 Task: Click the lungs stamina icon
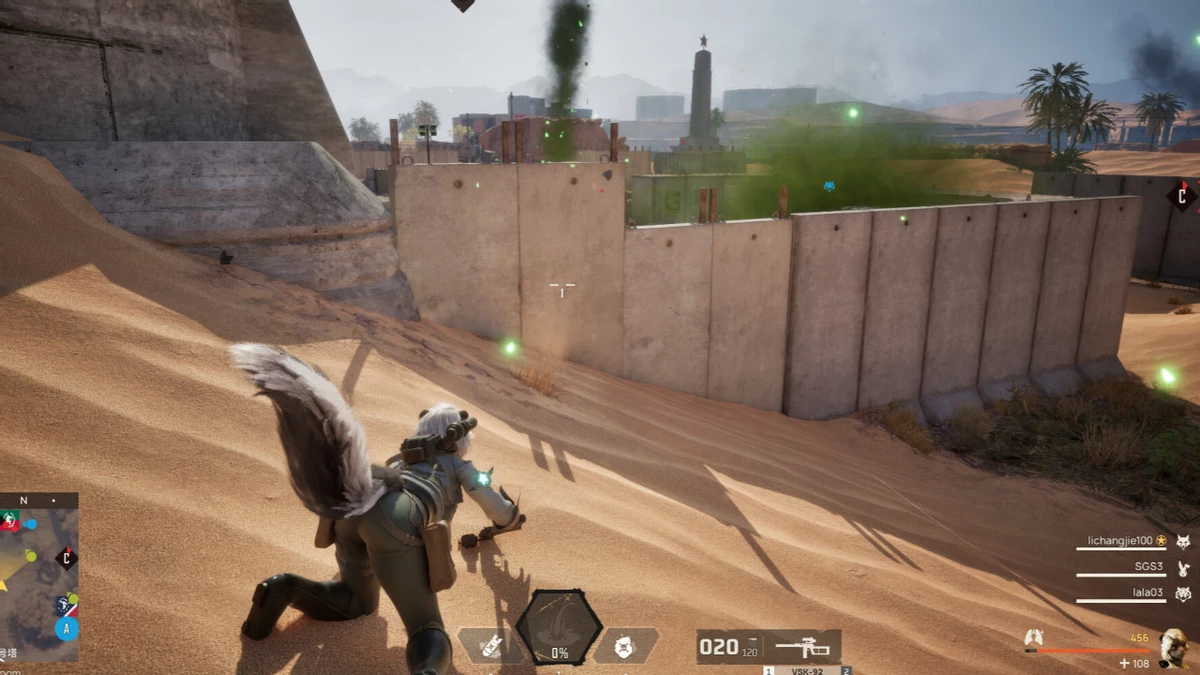tap(1034, 636)
